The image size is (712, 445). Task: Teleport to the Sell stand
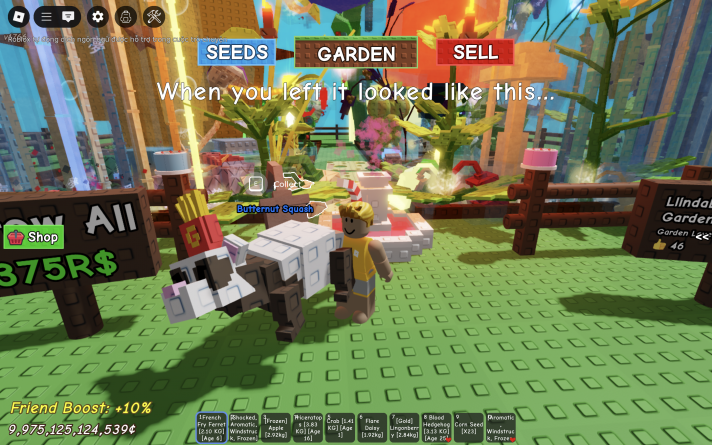tap(475, 52)
